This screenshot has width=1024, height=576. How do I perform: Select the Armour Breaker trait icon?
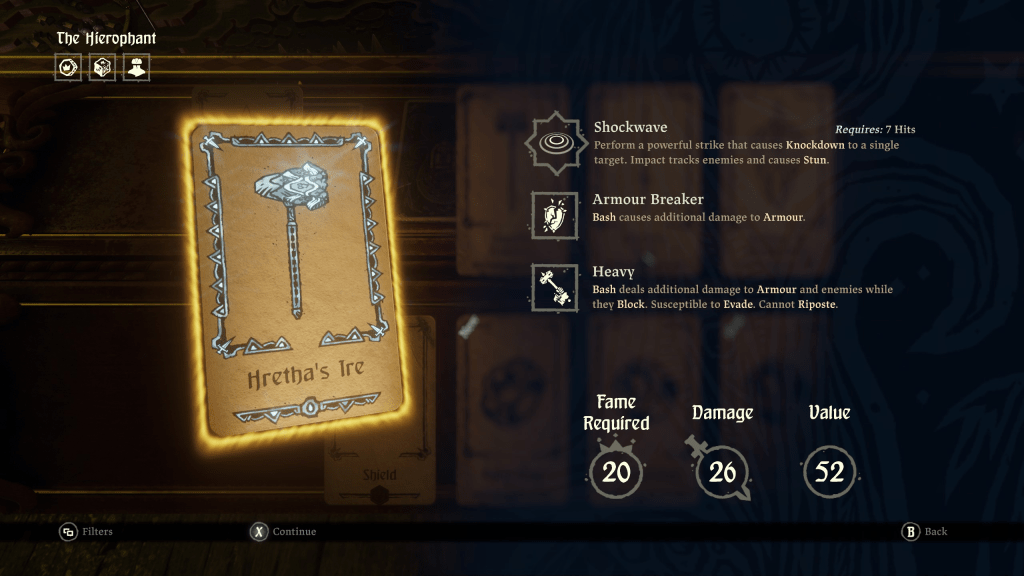point(554,215)
